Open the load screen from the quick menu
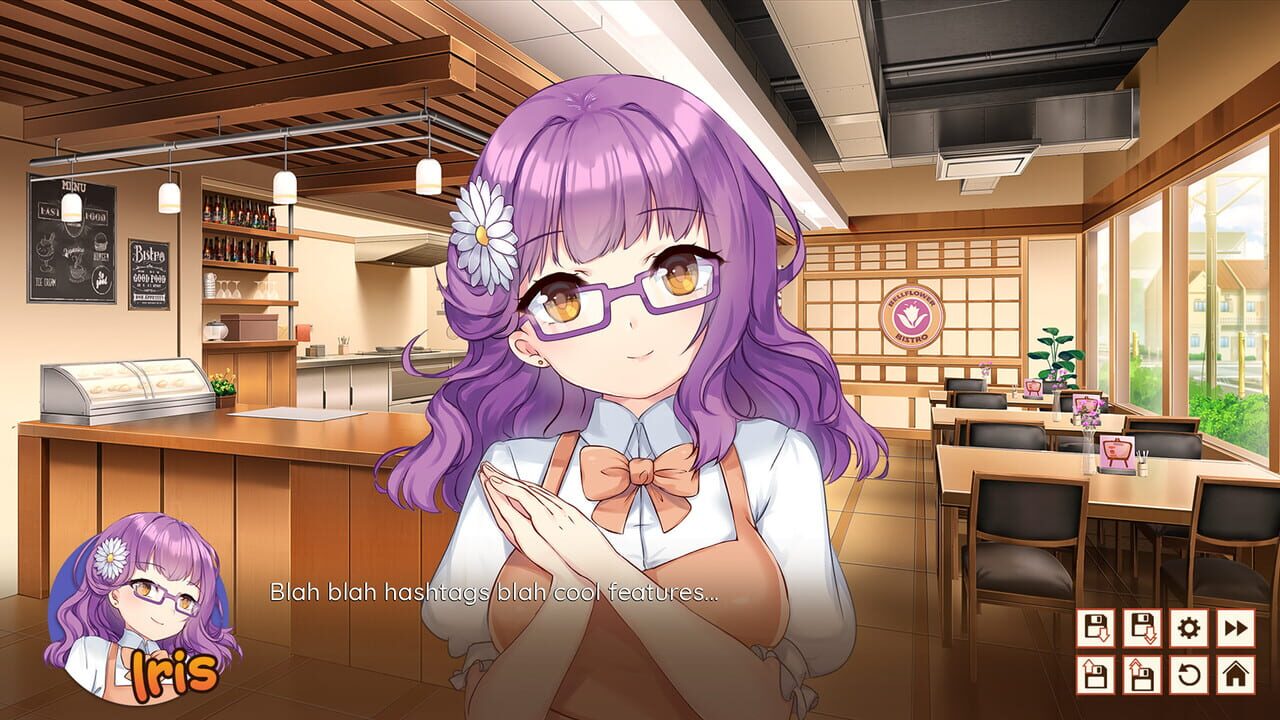1280x720 pixels. click(1097, 675)
